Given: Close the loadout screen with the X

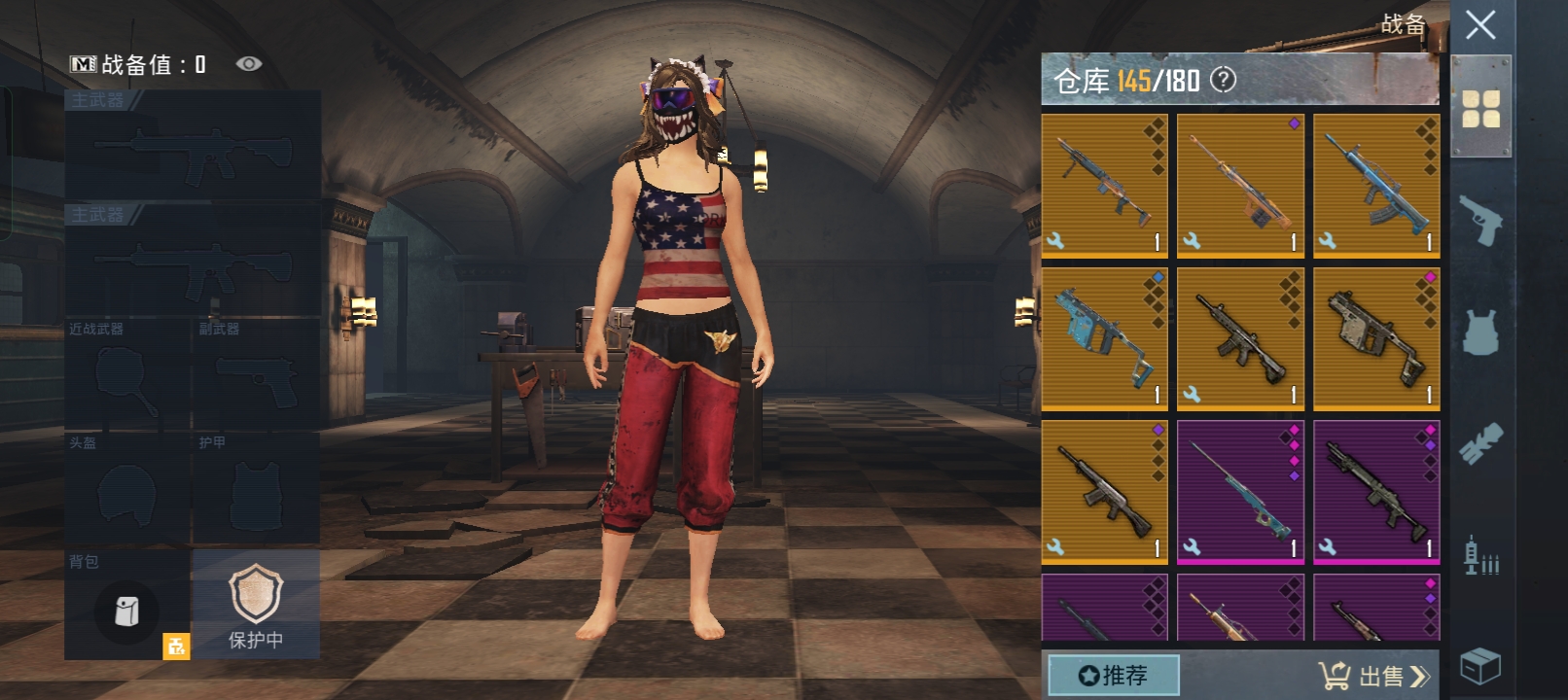Looking at the screenshot, I should click(x=1480, y=25).
